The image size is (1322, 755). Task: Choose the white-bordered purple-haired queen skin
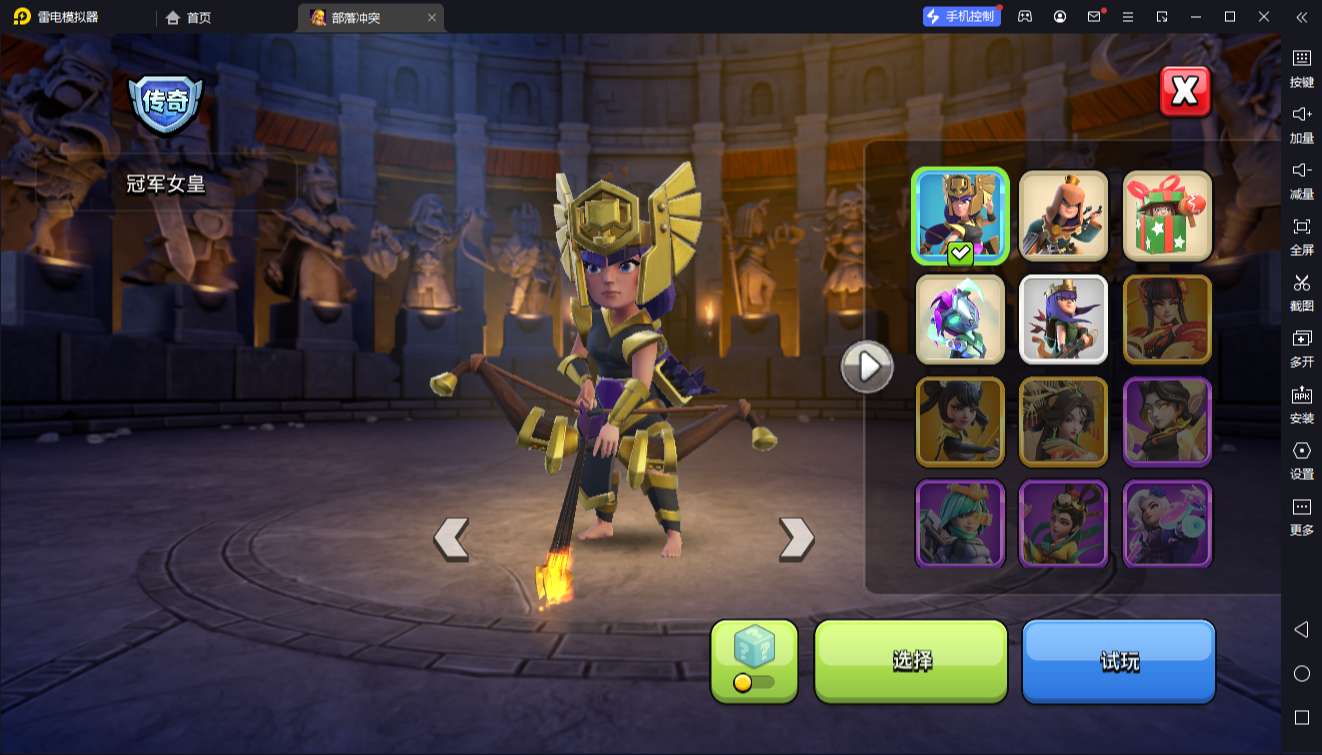tap(1063, 319)
